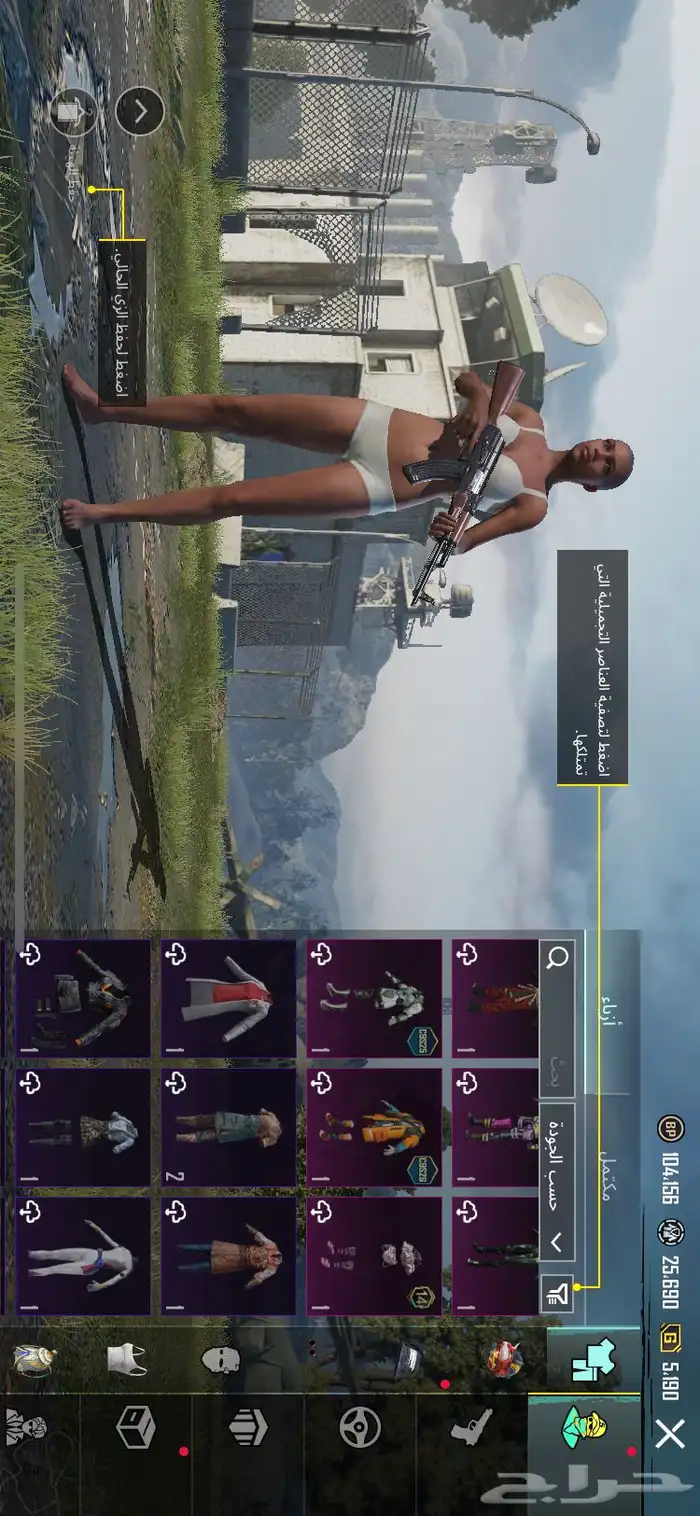Show the white tank top subcategory
The height and width of the screenshot is (1516, 700).
(127, 1358)
